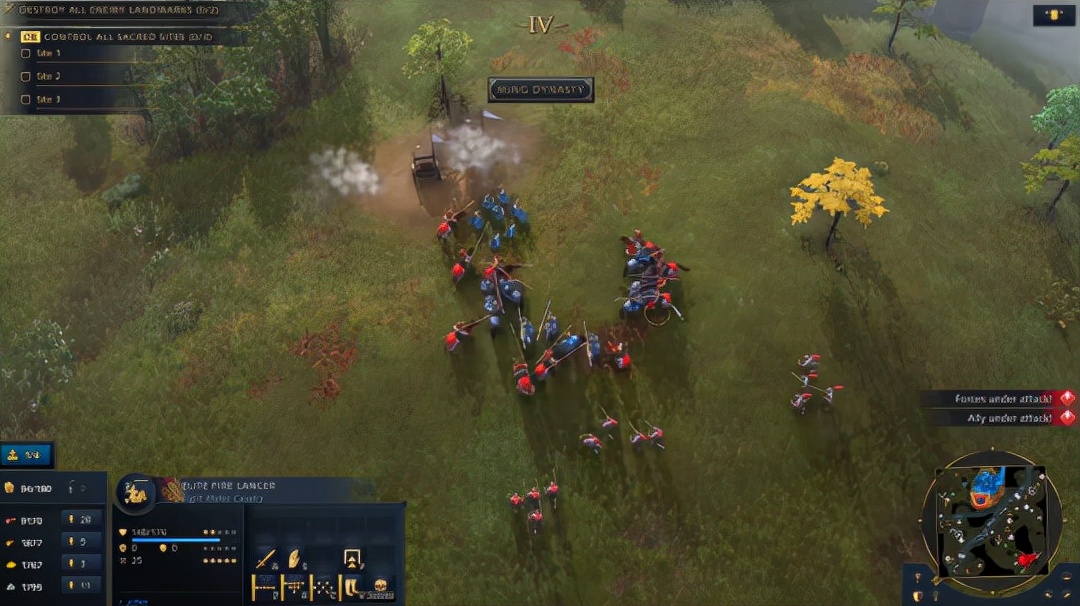The height and width of the screenshot is (606, 1080).
Task: Click the Ming Dynasty age banner
Action: click(x=540, y=90)
